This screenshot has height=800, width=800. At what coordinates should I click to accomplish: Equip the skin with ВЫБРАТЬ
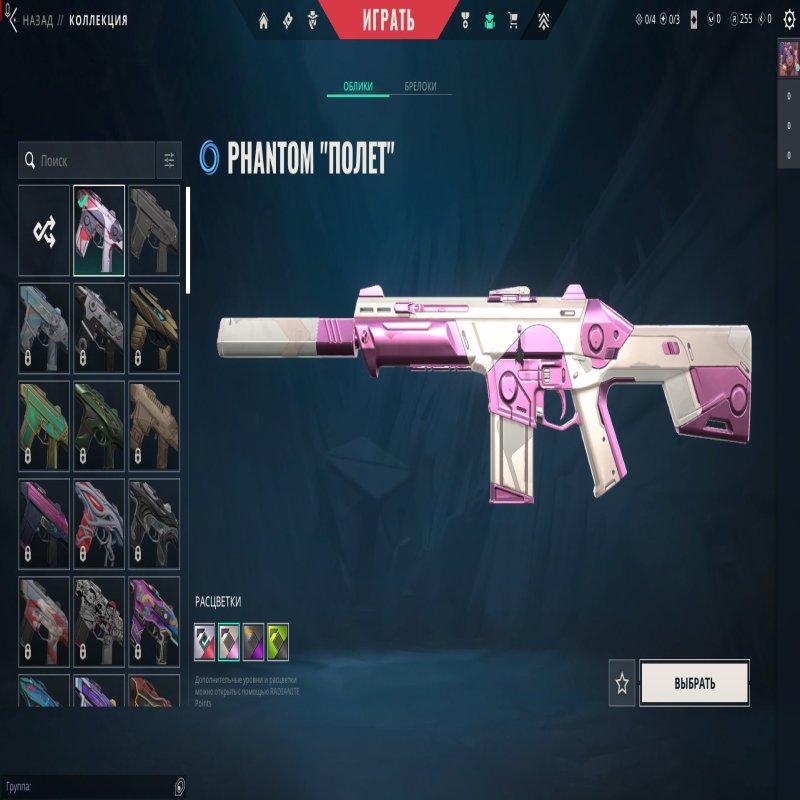[x=694, y=684]
